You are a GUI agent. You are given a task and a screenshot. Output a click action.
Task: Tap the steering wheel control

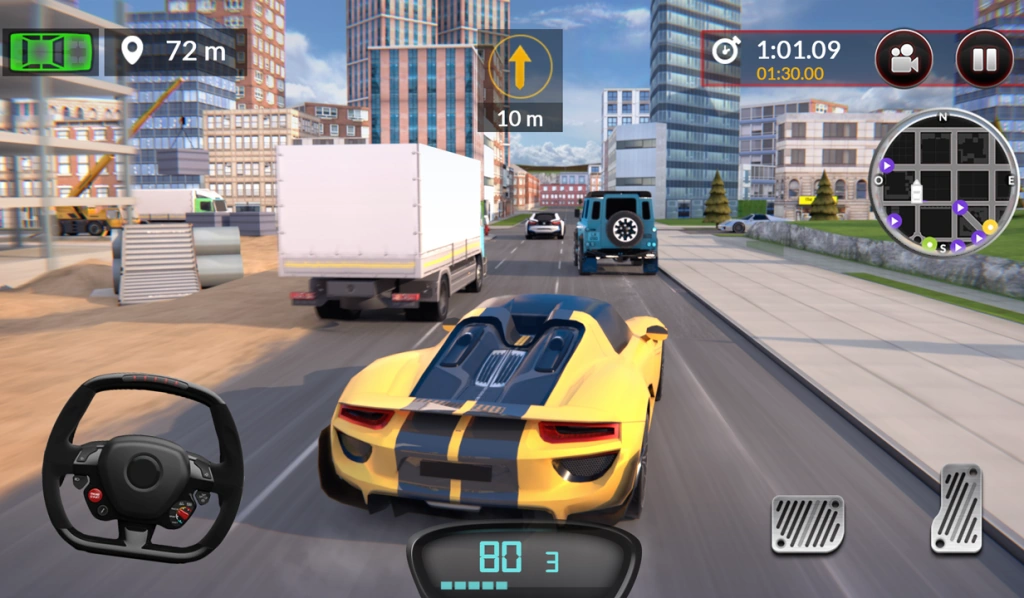(x=143, y=467)
